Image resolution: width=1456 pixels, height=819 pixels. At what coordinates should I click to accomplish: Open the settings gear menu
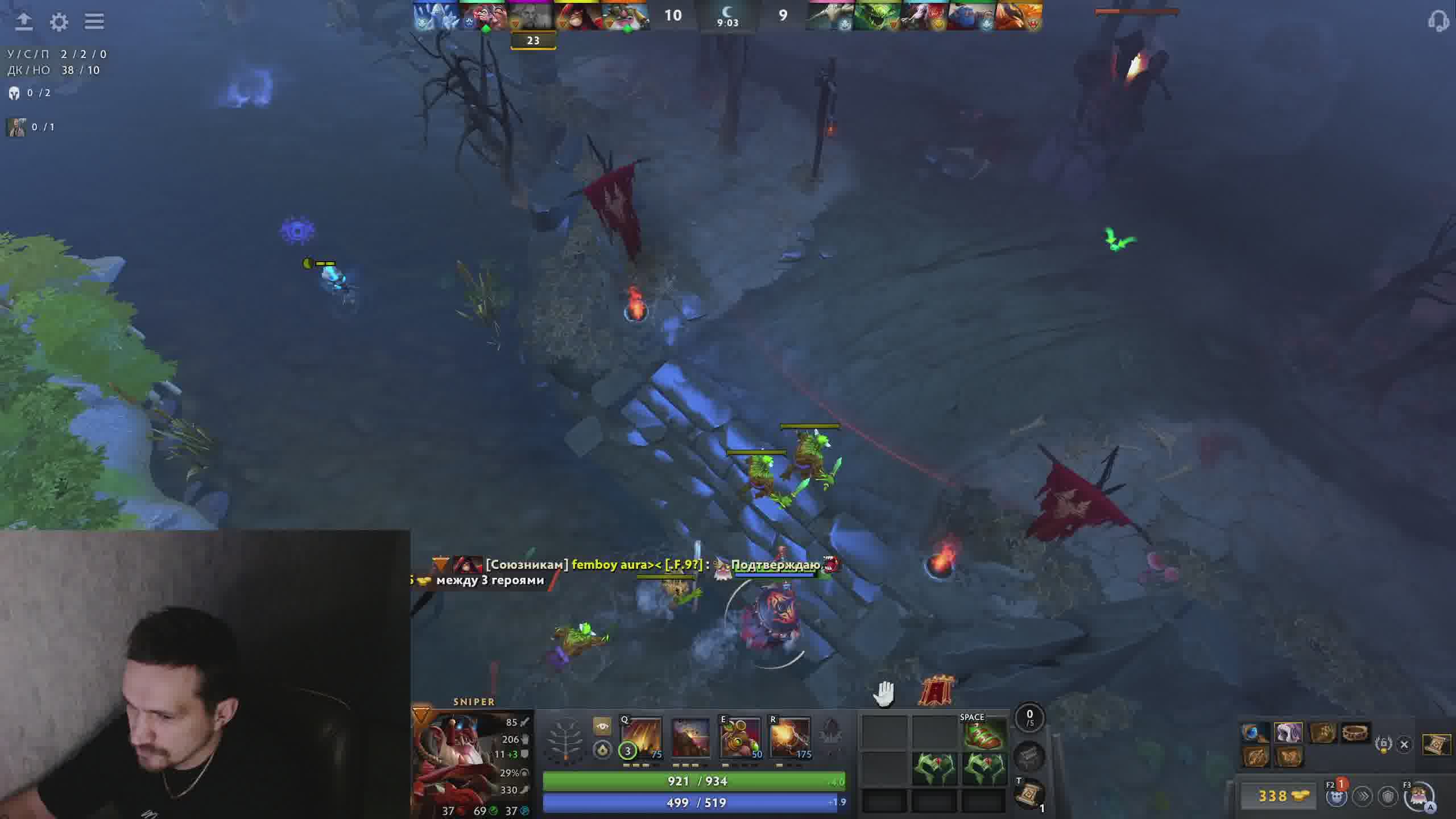coord(59,22)
